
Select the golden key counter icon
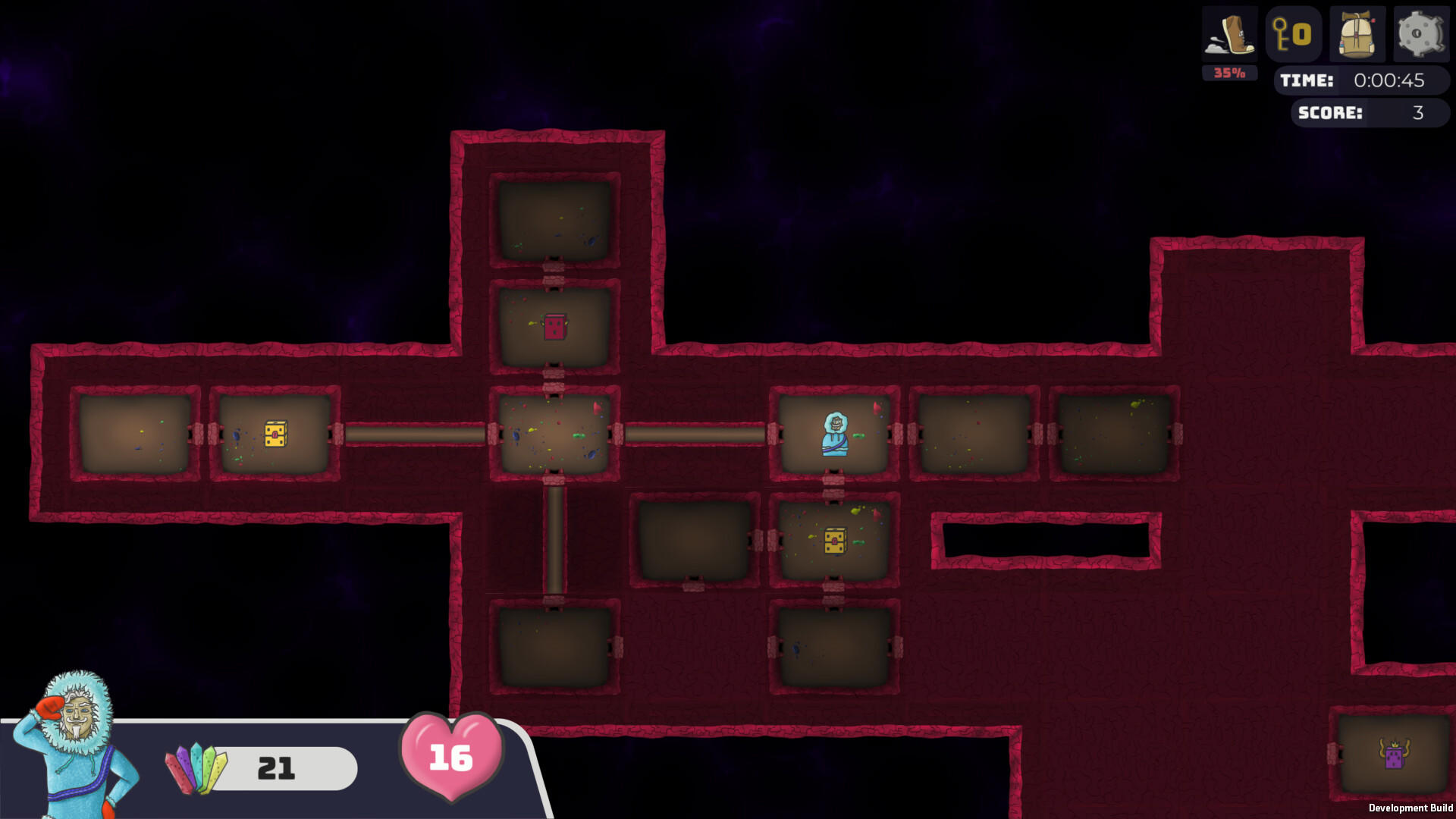pos(1294,34)
